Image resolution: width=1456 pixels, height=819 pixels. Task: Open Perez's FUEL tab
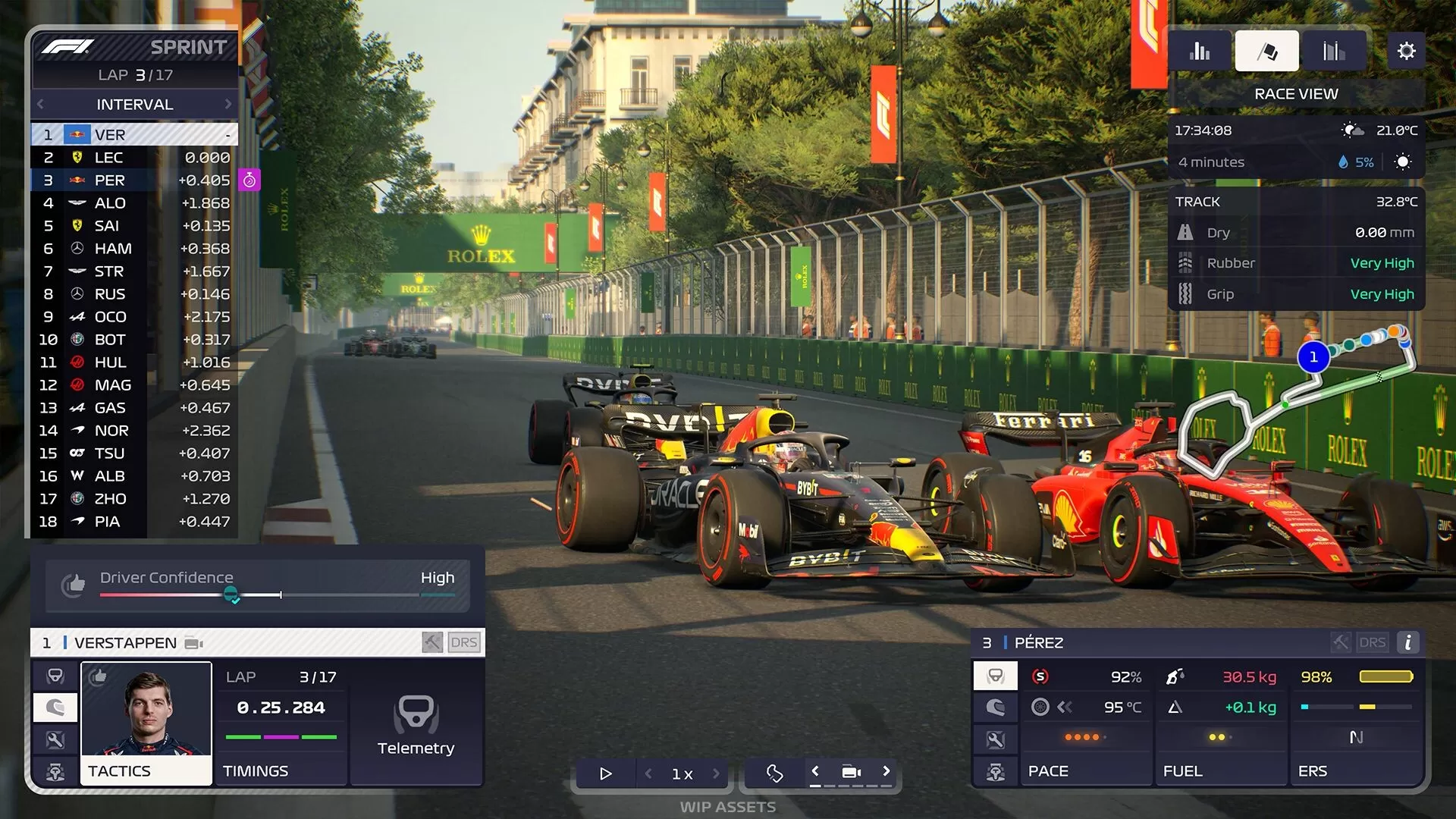click(1220, 770)
